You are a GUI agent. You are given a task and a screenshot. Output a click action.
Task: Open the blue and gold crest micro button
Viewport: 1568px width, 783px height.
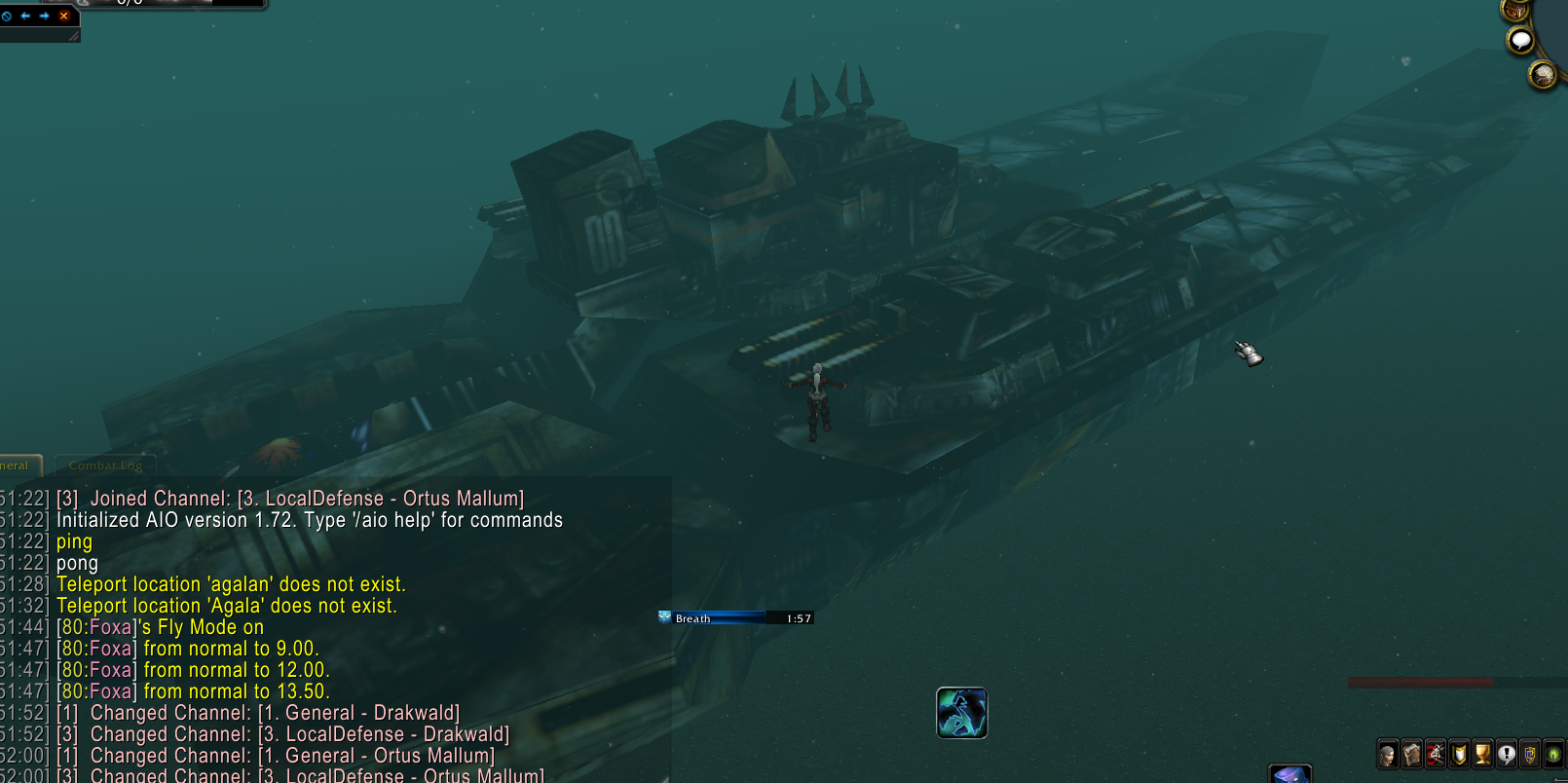pos(1530,754)
